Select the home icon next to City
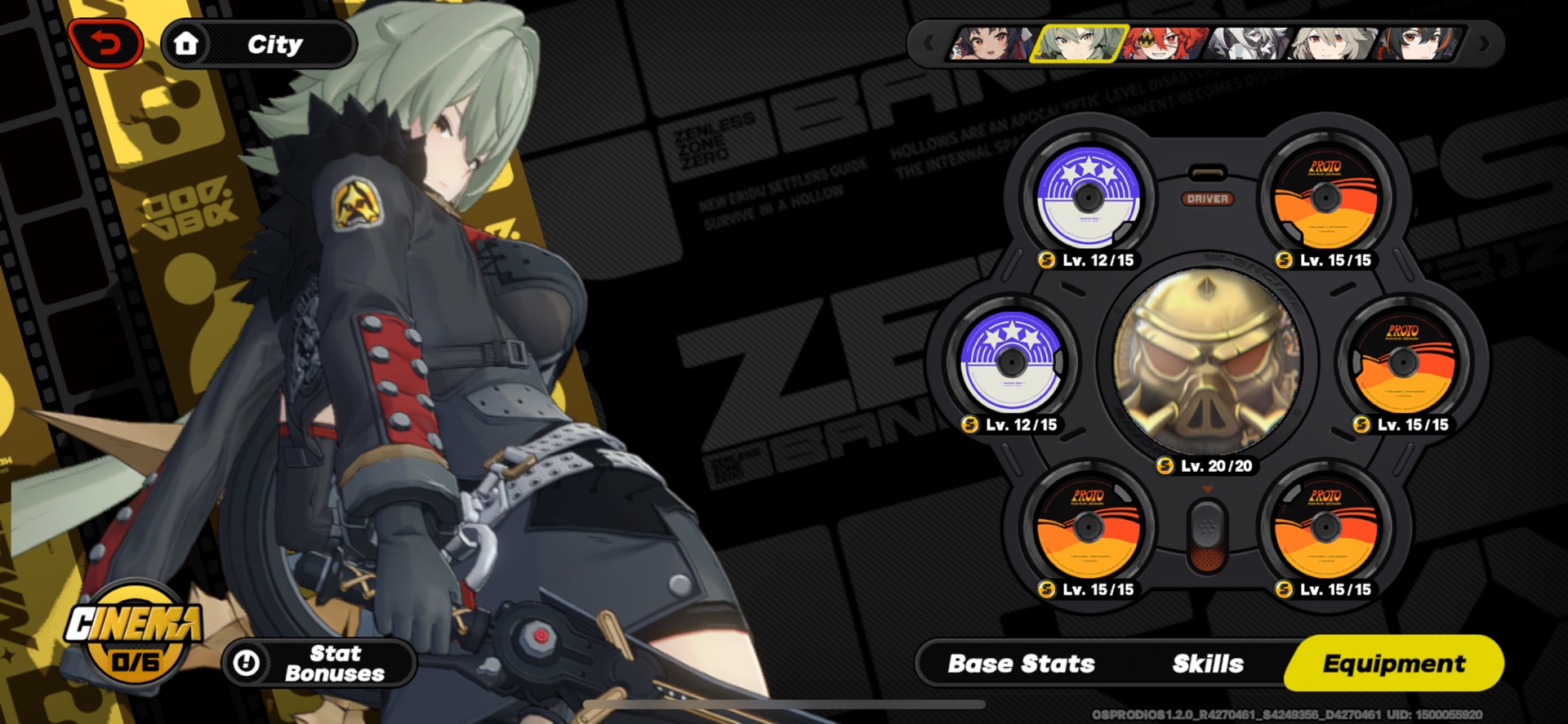Viewport: 1568px width, 724px height. [189, 43]
